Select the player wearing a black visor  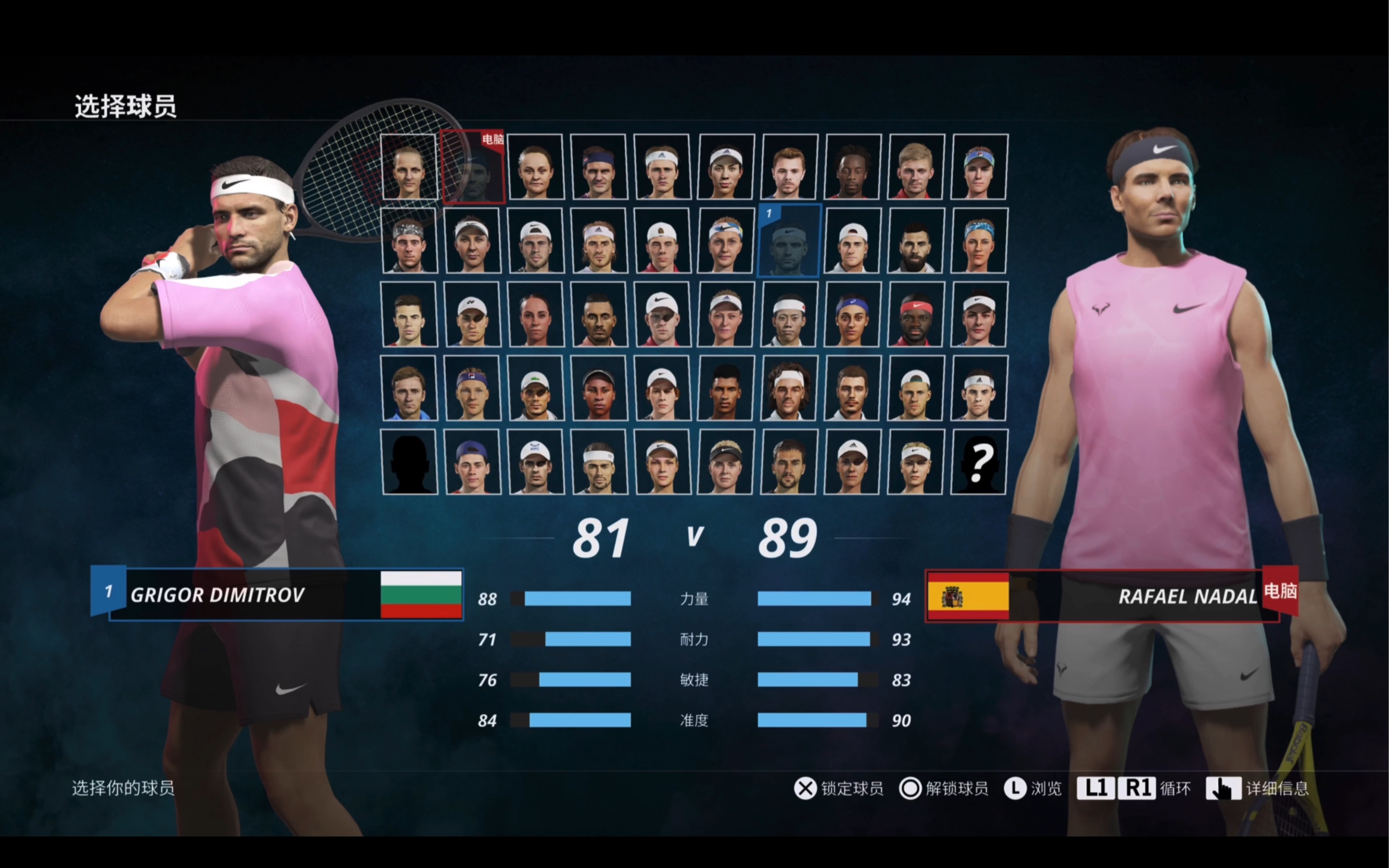point(725,461)
